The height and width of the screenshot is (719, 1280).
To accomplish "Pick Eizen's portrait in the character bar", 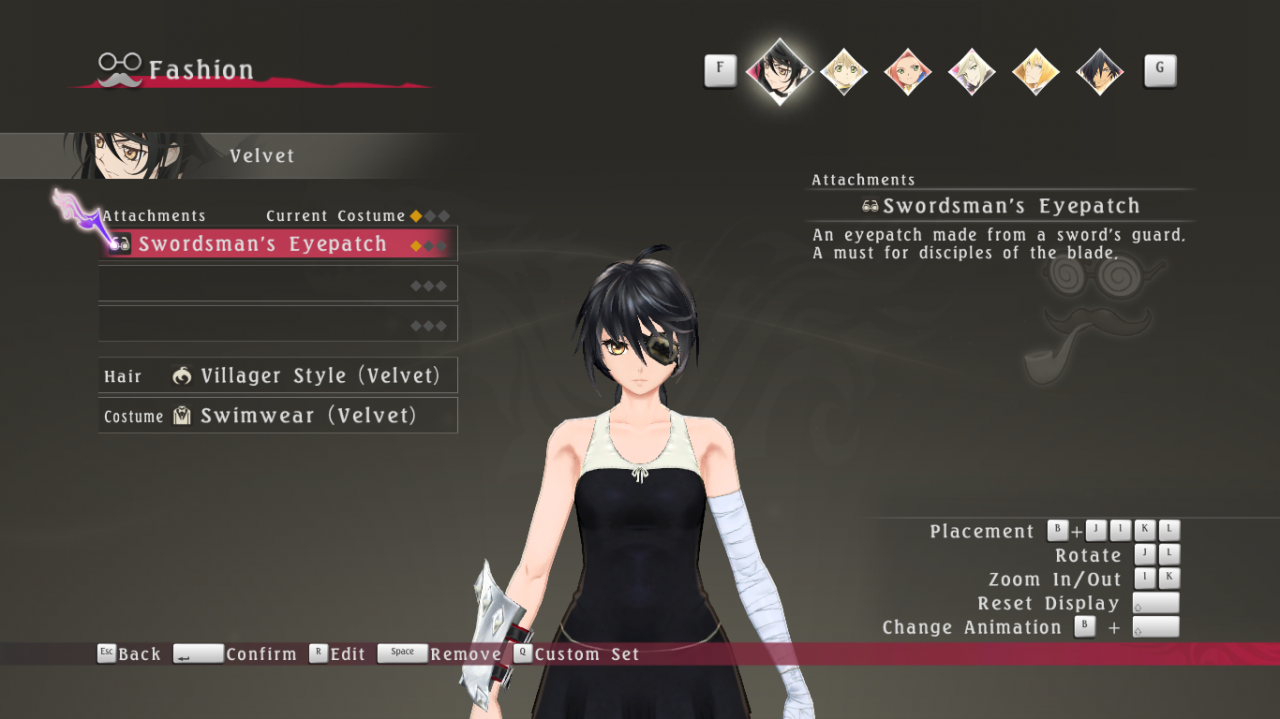I will [1035, 71].
